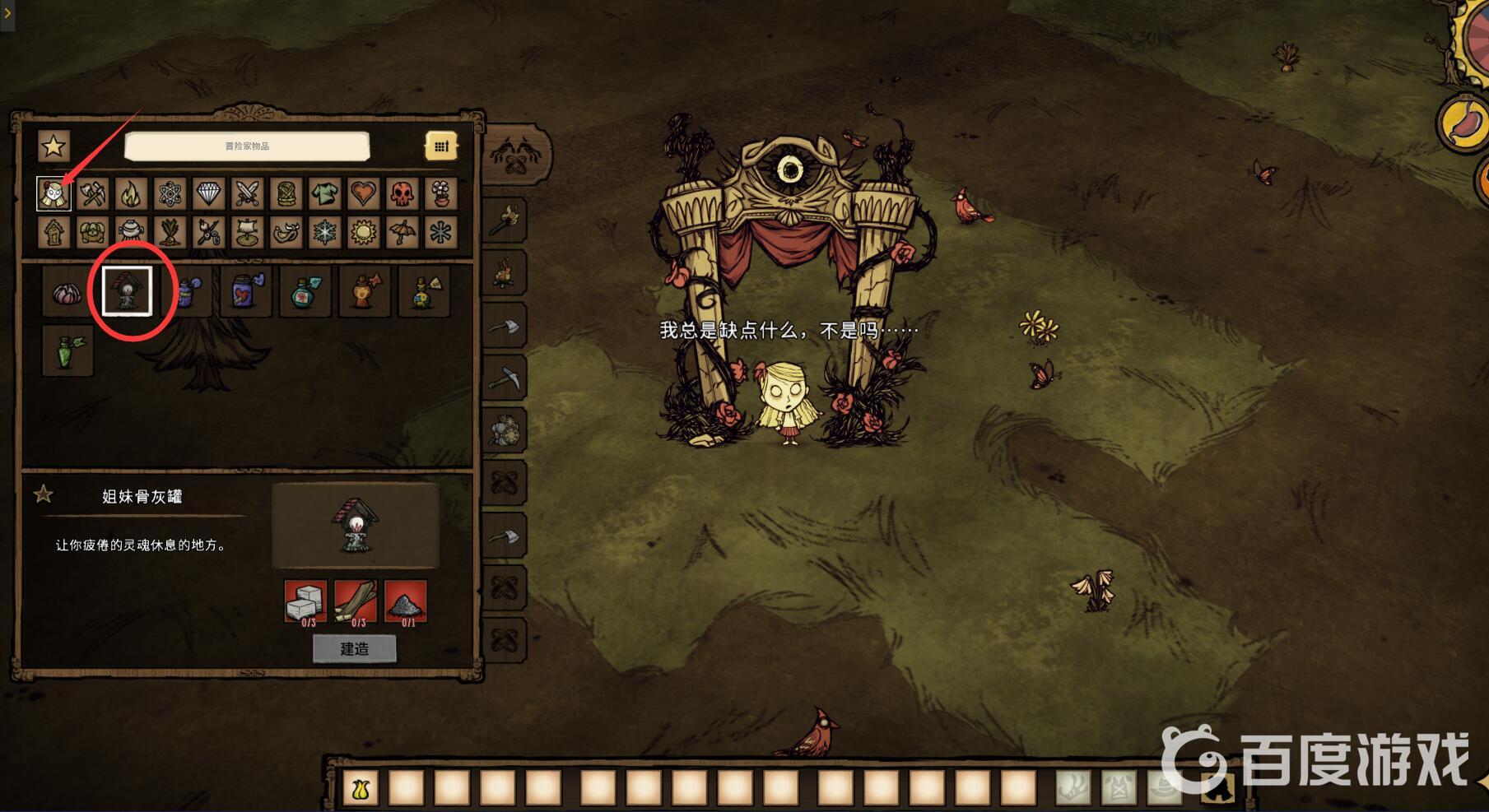Click the flower item in inventory
The image size is (1489, 812).
pyautogui.click(x=361, y=788)
